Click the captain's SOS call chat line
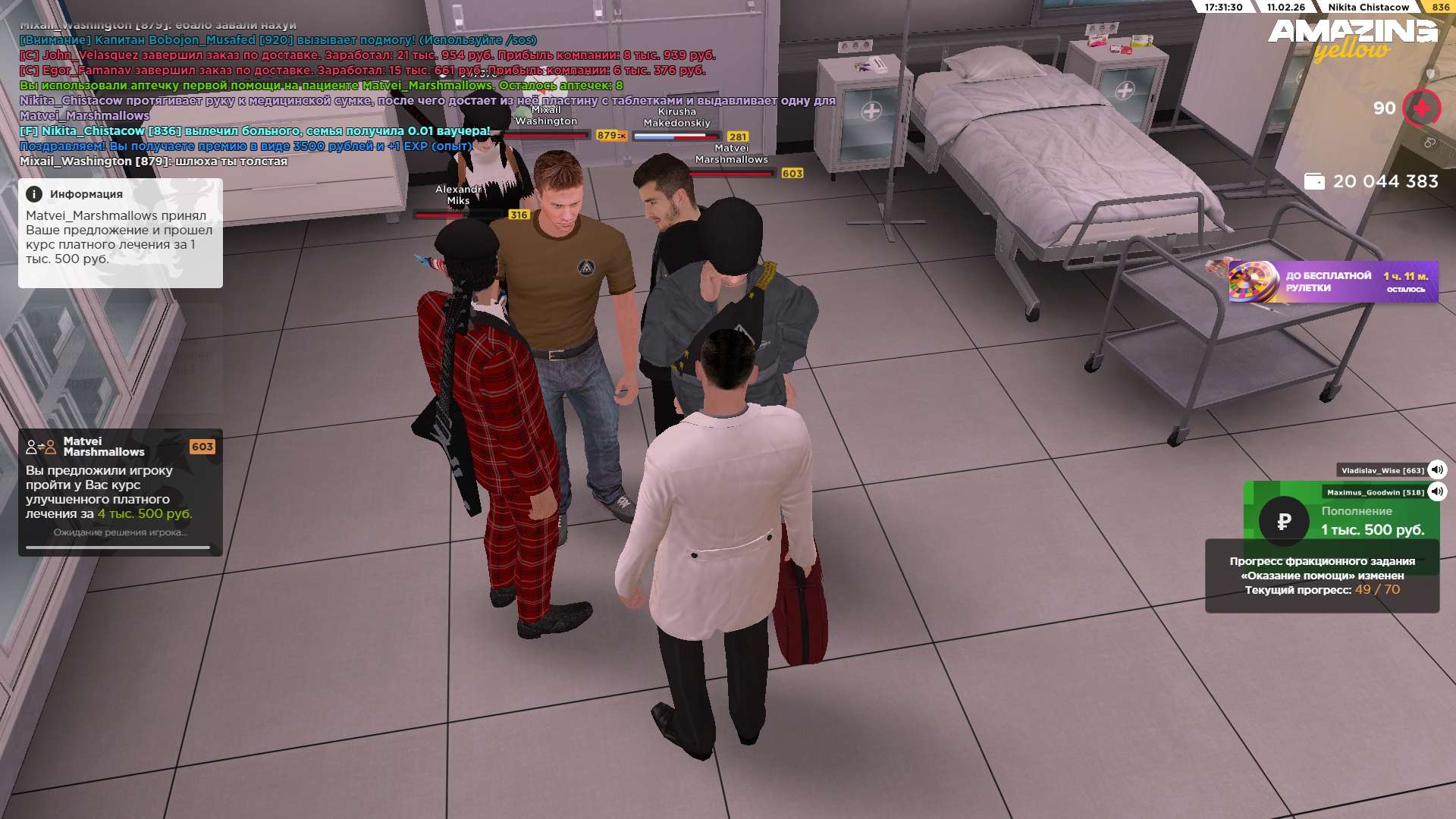The image size is (1456, 819). (x=278, y=40)
